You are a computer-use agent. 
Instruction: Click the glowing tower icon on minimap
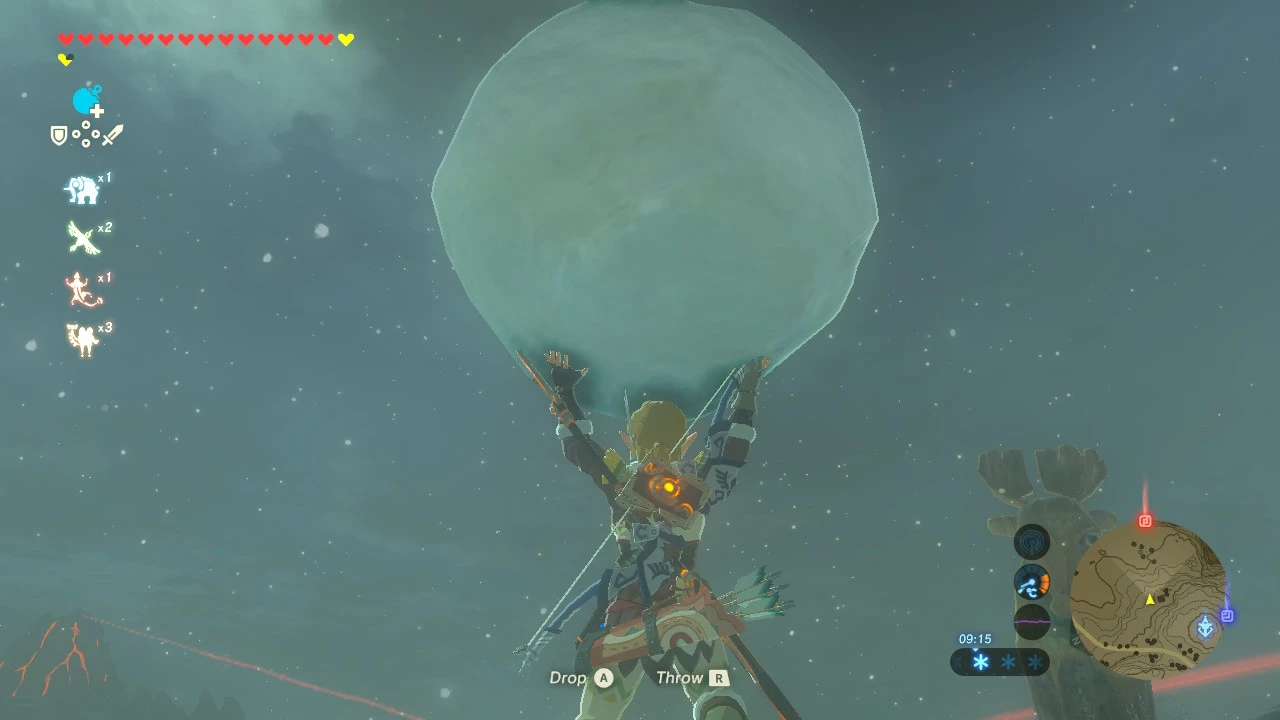pos(1206,627)
